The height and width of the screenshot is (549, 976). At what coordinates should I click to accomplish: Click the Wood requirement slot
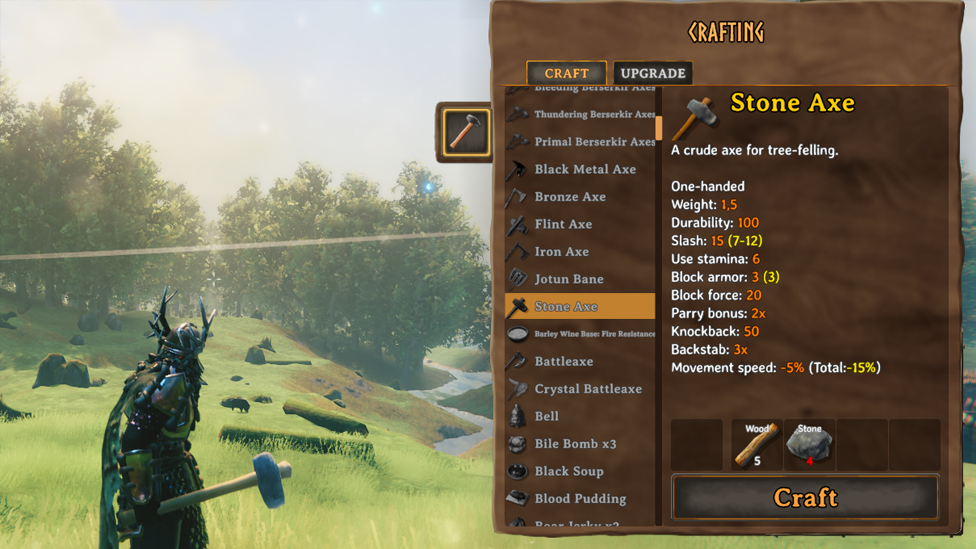(757, 445)
